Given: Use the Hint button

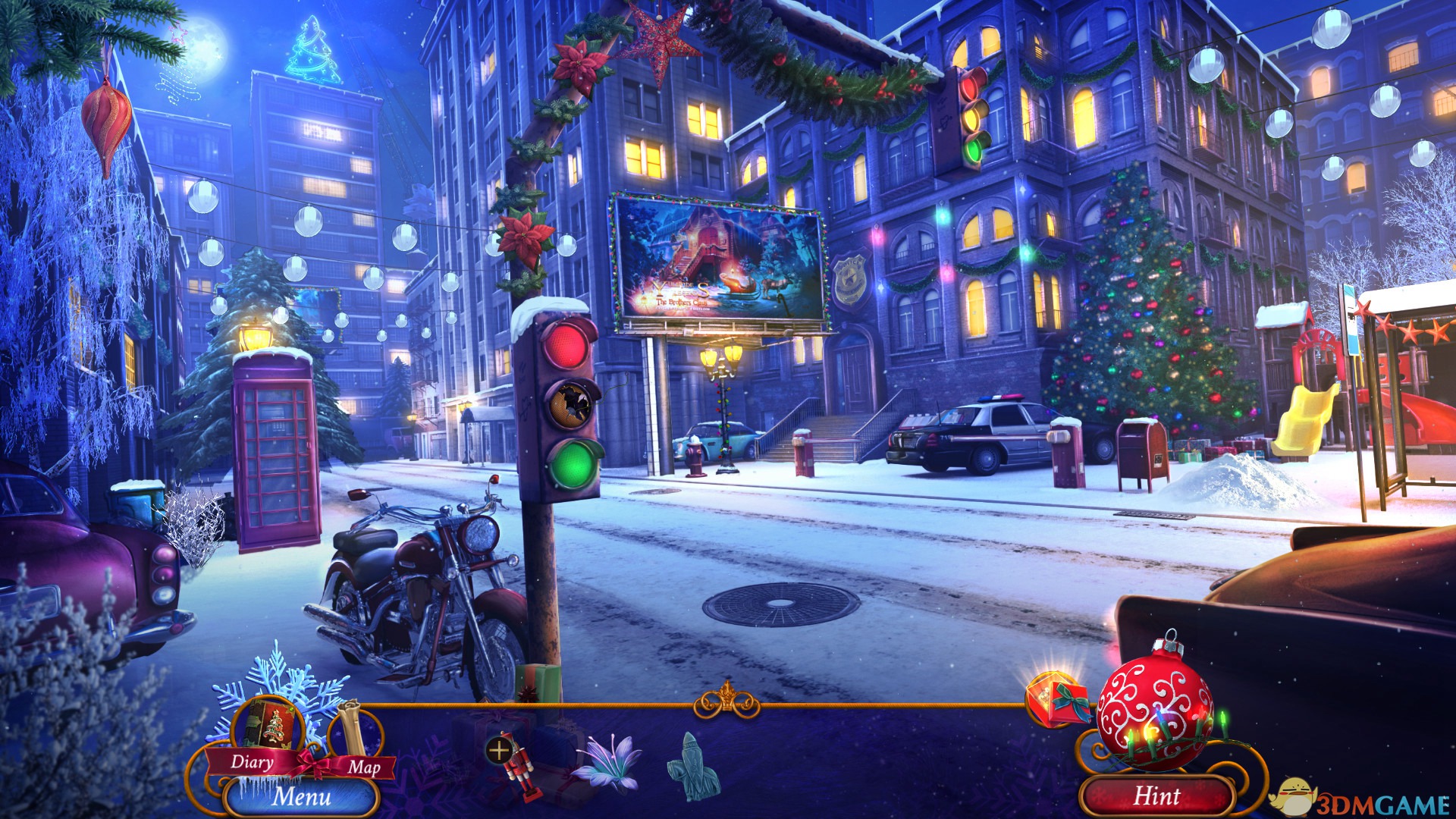Looking at the screenshot, I should [1156, 796].
